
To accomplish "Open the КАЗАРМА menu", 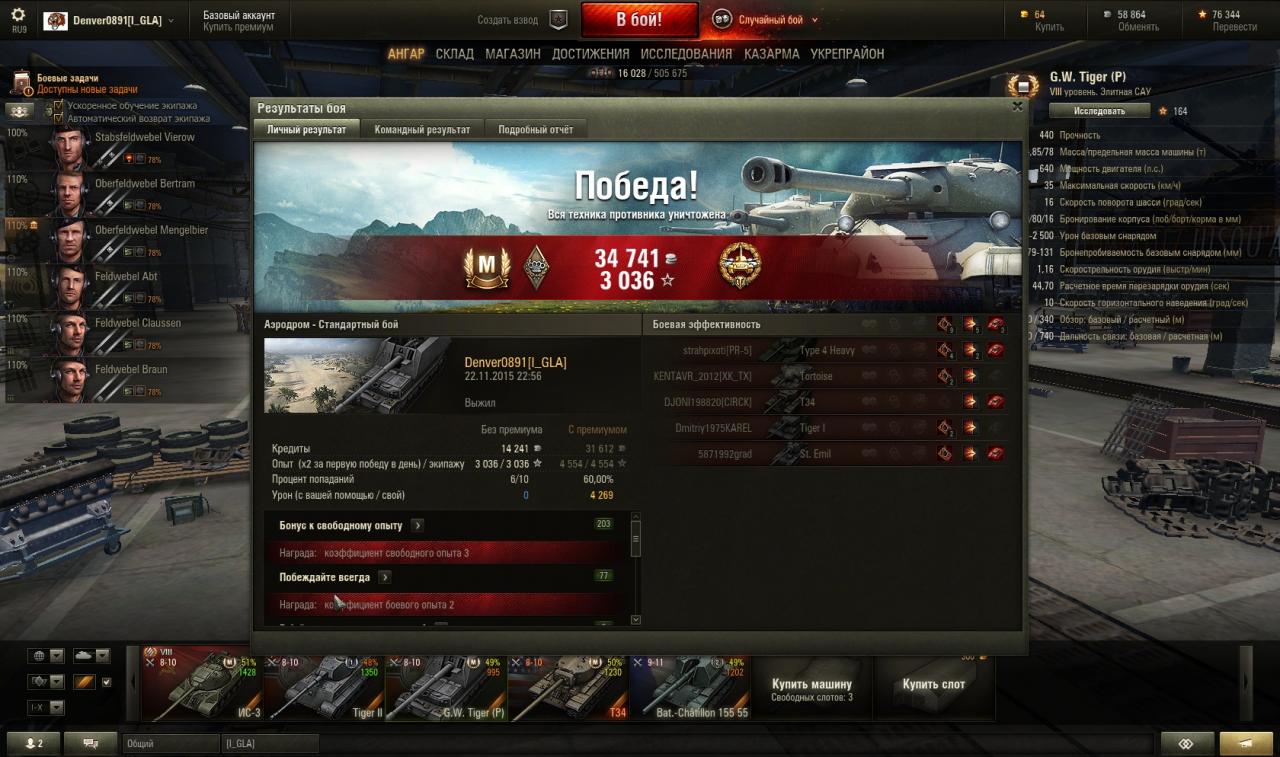I will (x=771, y=54).
